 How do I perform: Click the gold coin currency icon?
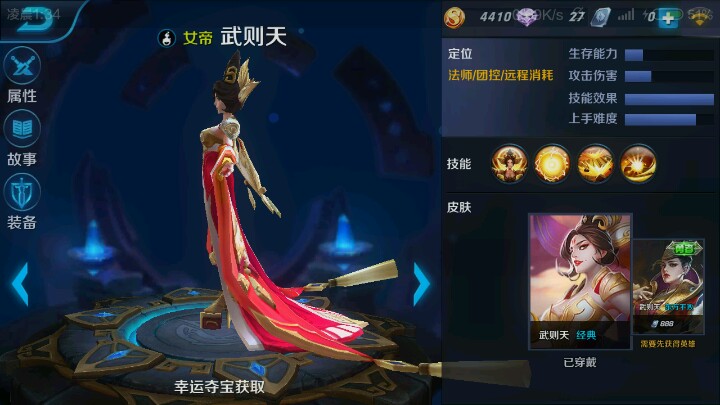point(455,17)
